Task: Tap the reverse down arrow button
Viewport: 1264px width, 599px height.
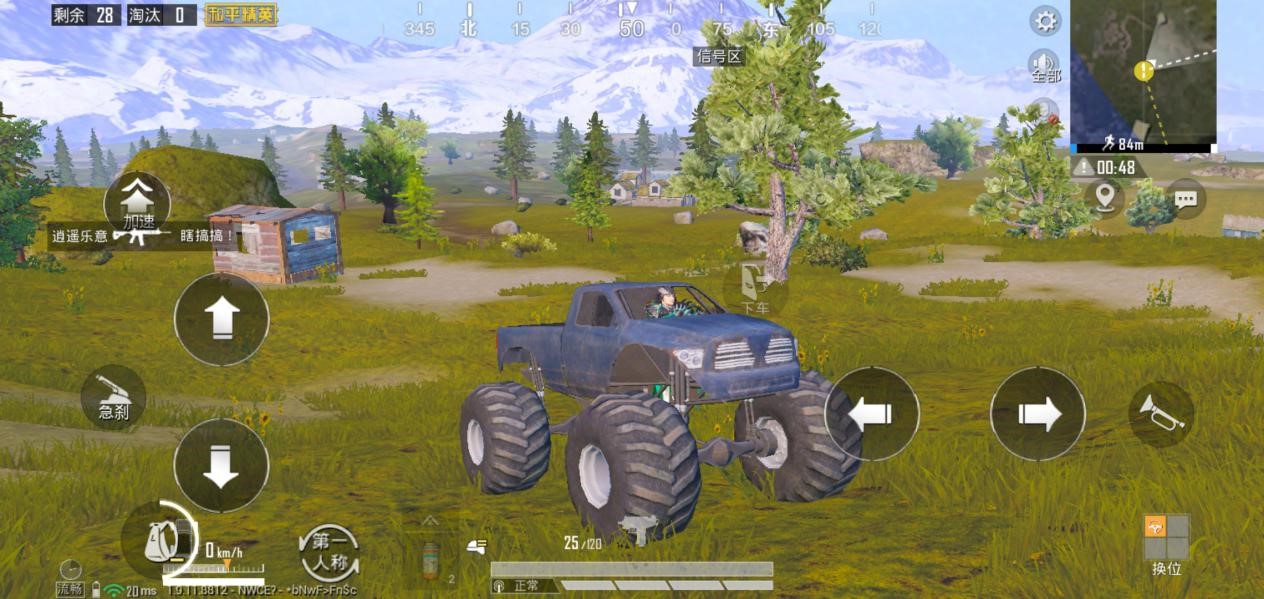Action: (x=221, y=465)
